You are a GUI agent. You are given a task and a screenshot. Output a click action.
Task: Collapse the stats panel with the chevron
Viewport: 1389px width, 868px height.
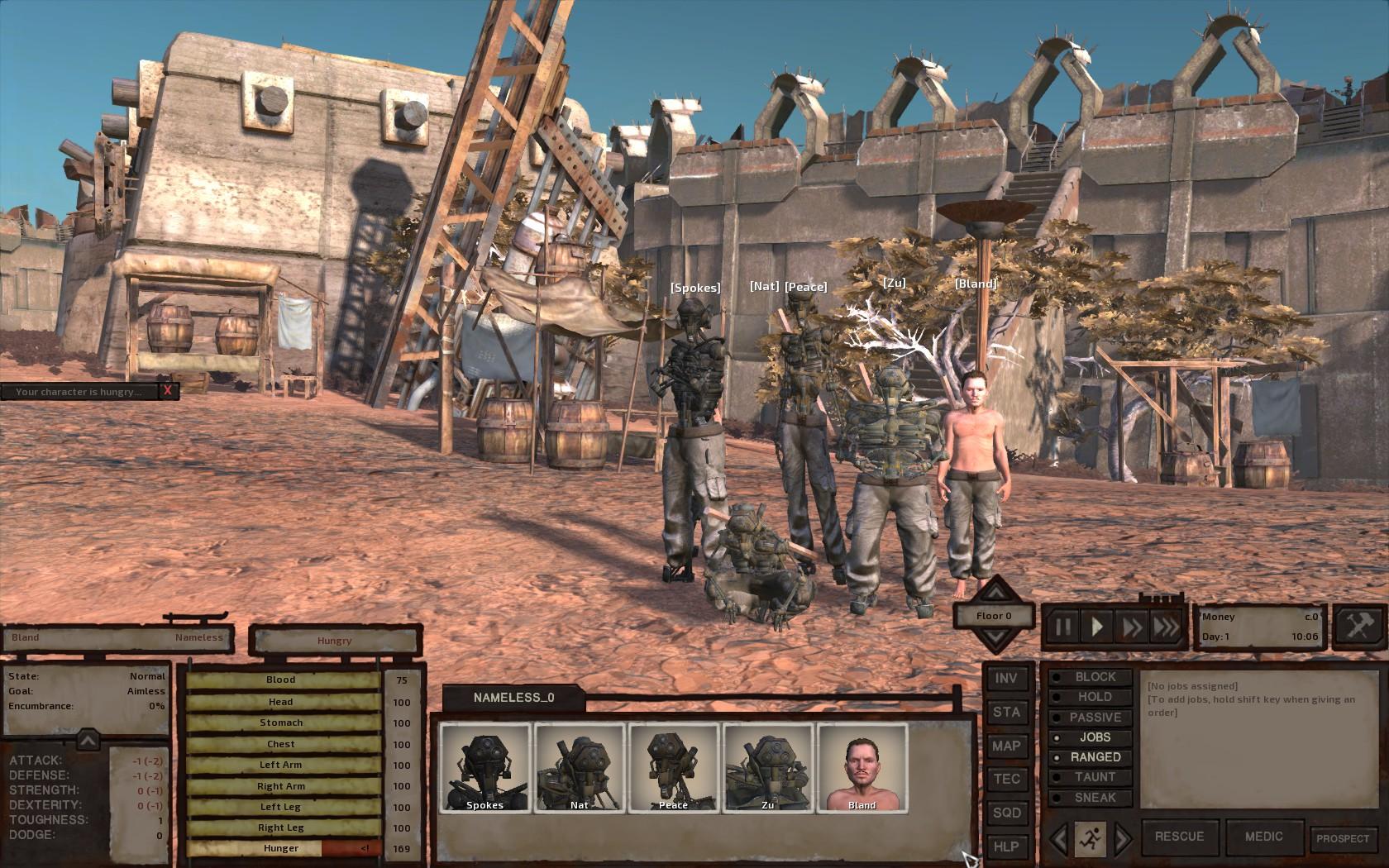[88, 740]
